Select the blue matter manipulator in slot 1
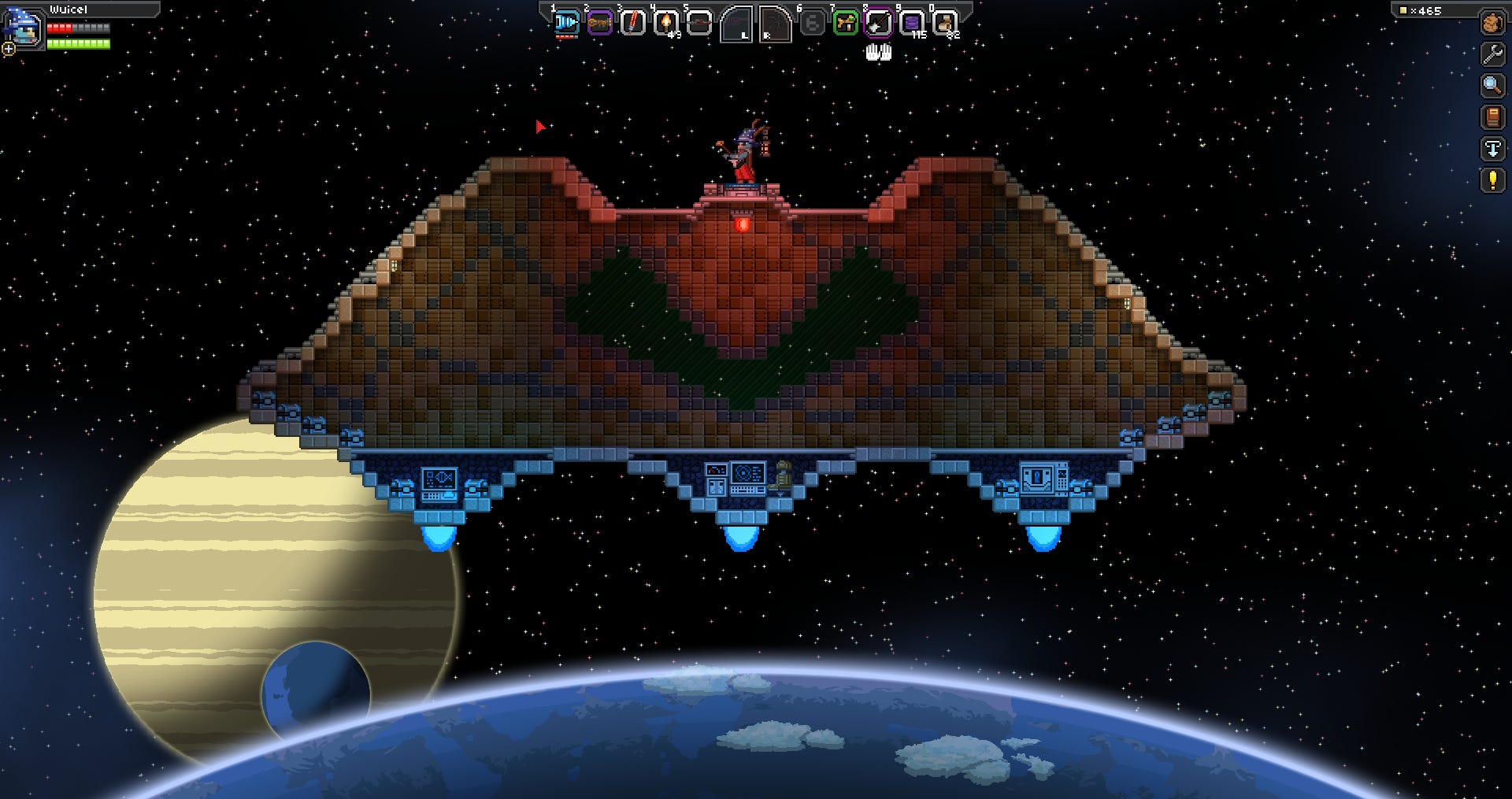1512x799 pixels. pos(565,22)
